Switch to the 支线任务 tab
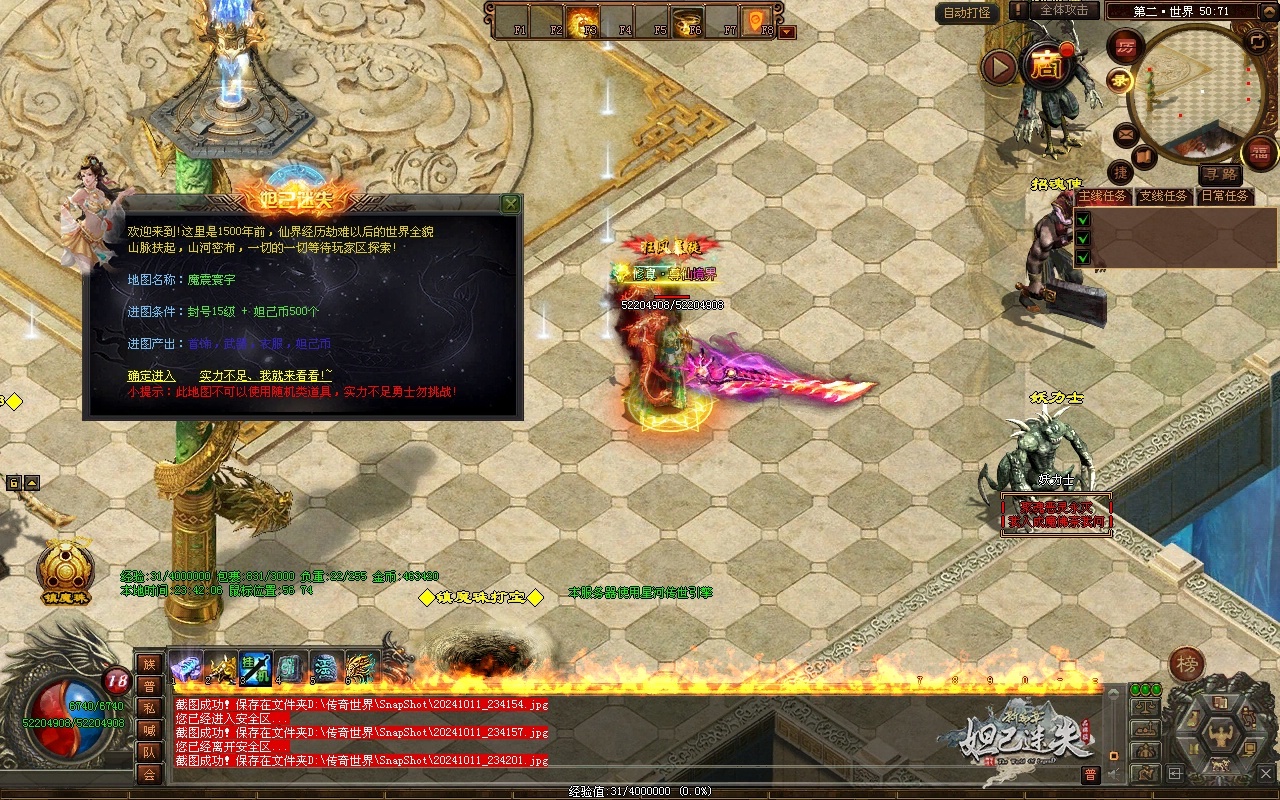The width and height of the screenshot is (1280, 800). (x=1164, y=196)
